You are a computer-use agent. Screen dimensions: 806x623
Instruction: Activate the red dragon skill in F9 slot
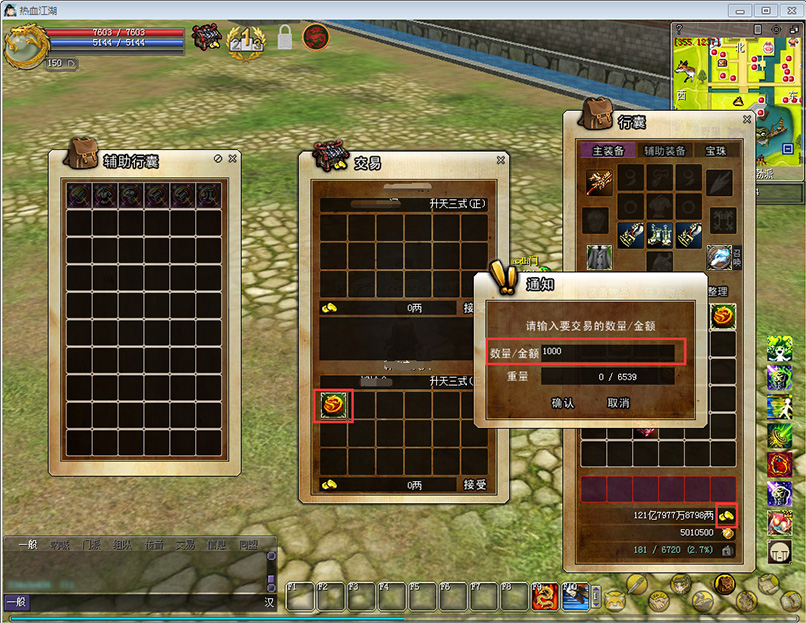click(x=545, y=597)
